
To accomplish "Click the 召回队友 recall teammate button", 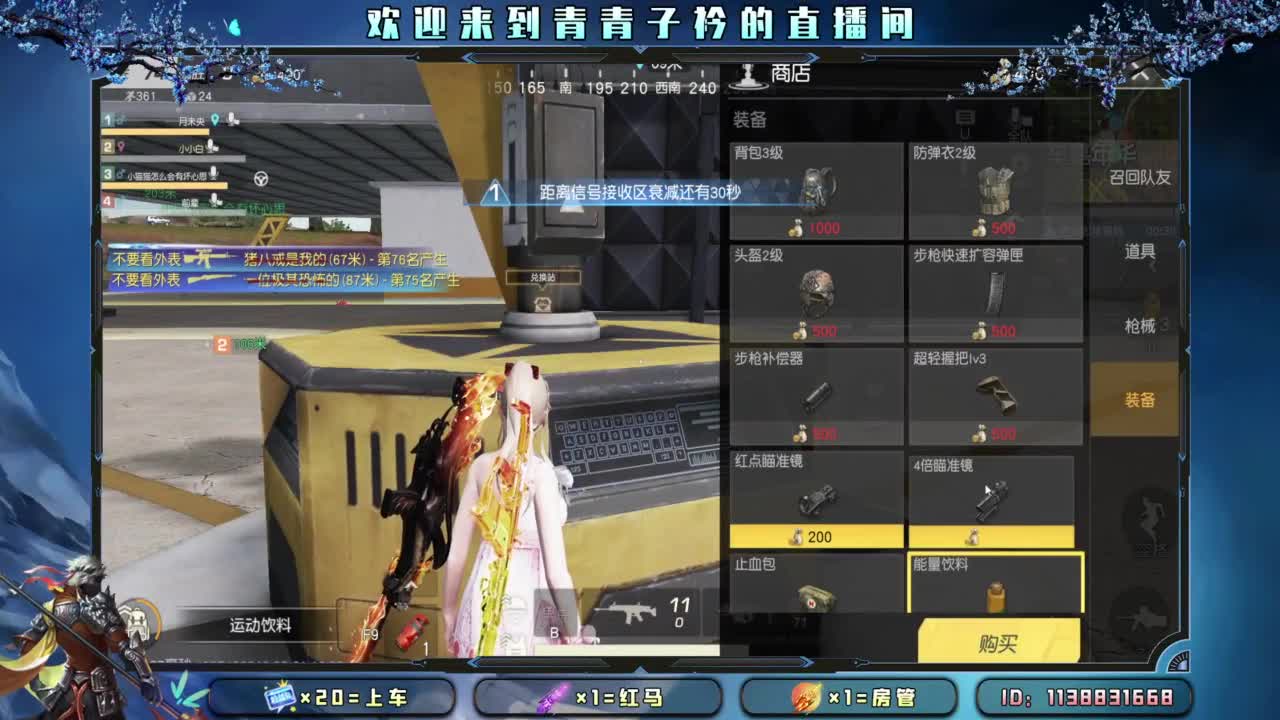I will 1140,175.
